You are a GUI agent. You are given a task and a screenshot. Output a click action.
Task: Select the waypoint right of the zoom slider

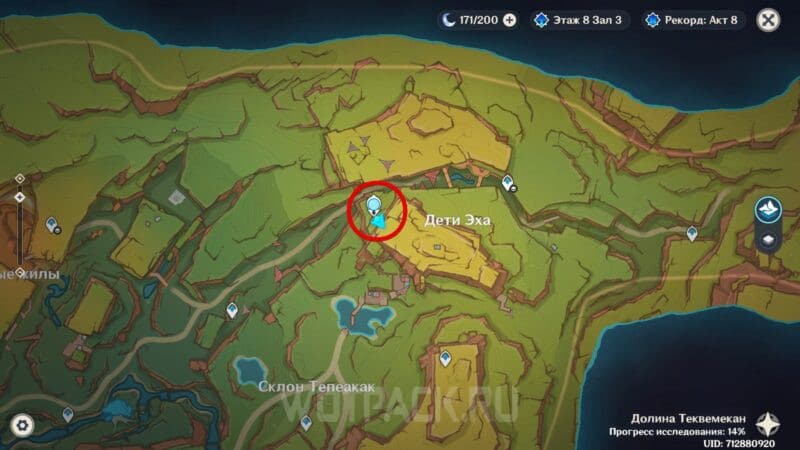pos(53,224)
